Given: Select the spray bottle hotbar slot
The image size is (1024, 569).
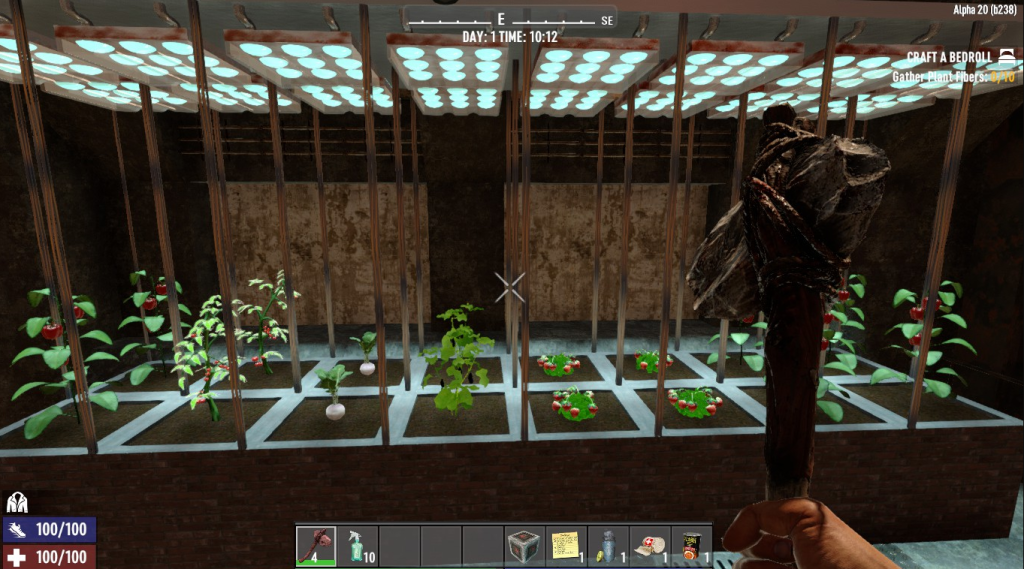Looking at the screenshot, I should click(358, 546).
